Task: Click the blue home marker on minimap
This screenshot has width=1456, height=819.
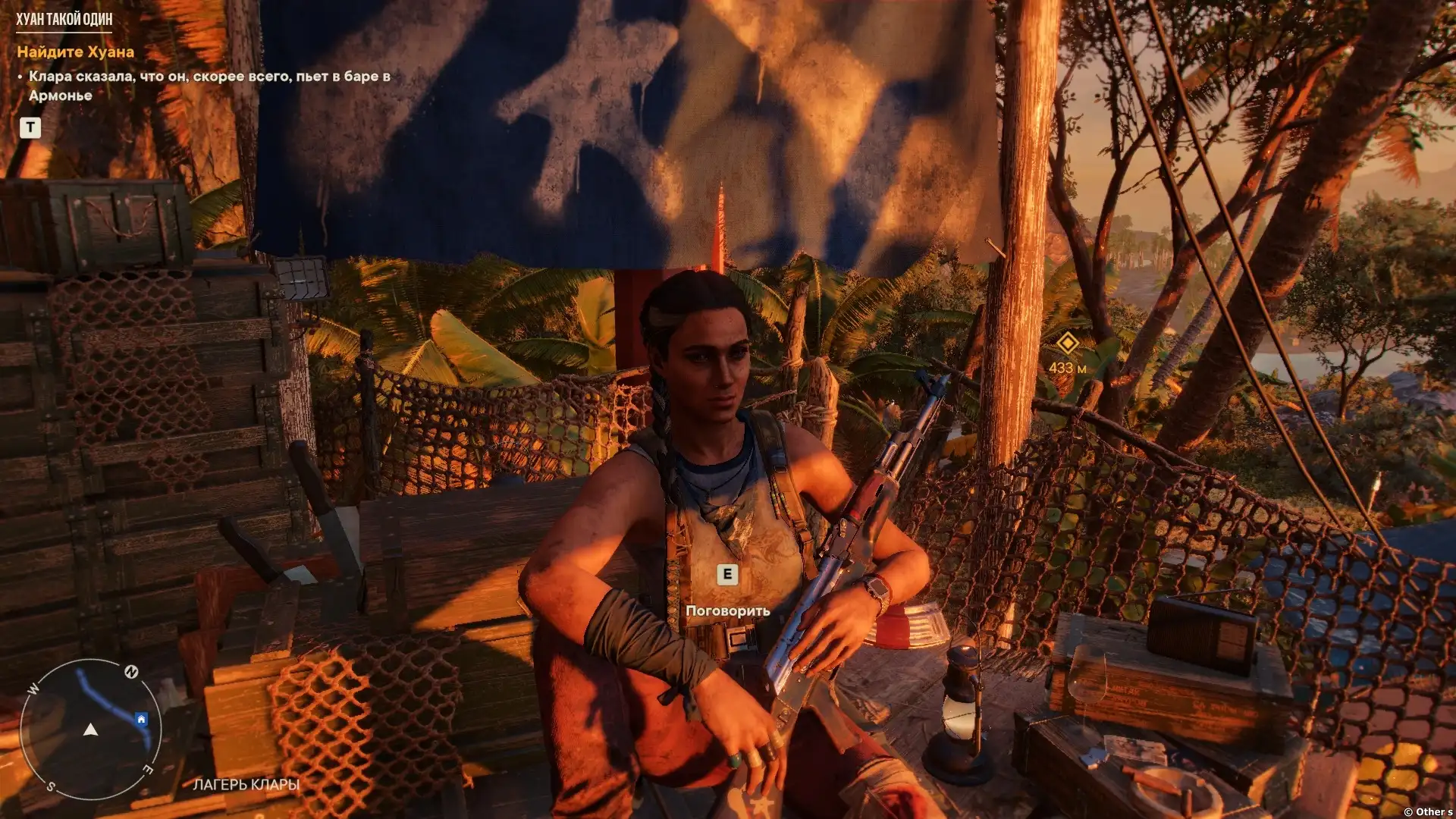Action: point(141,719)
